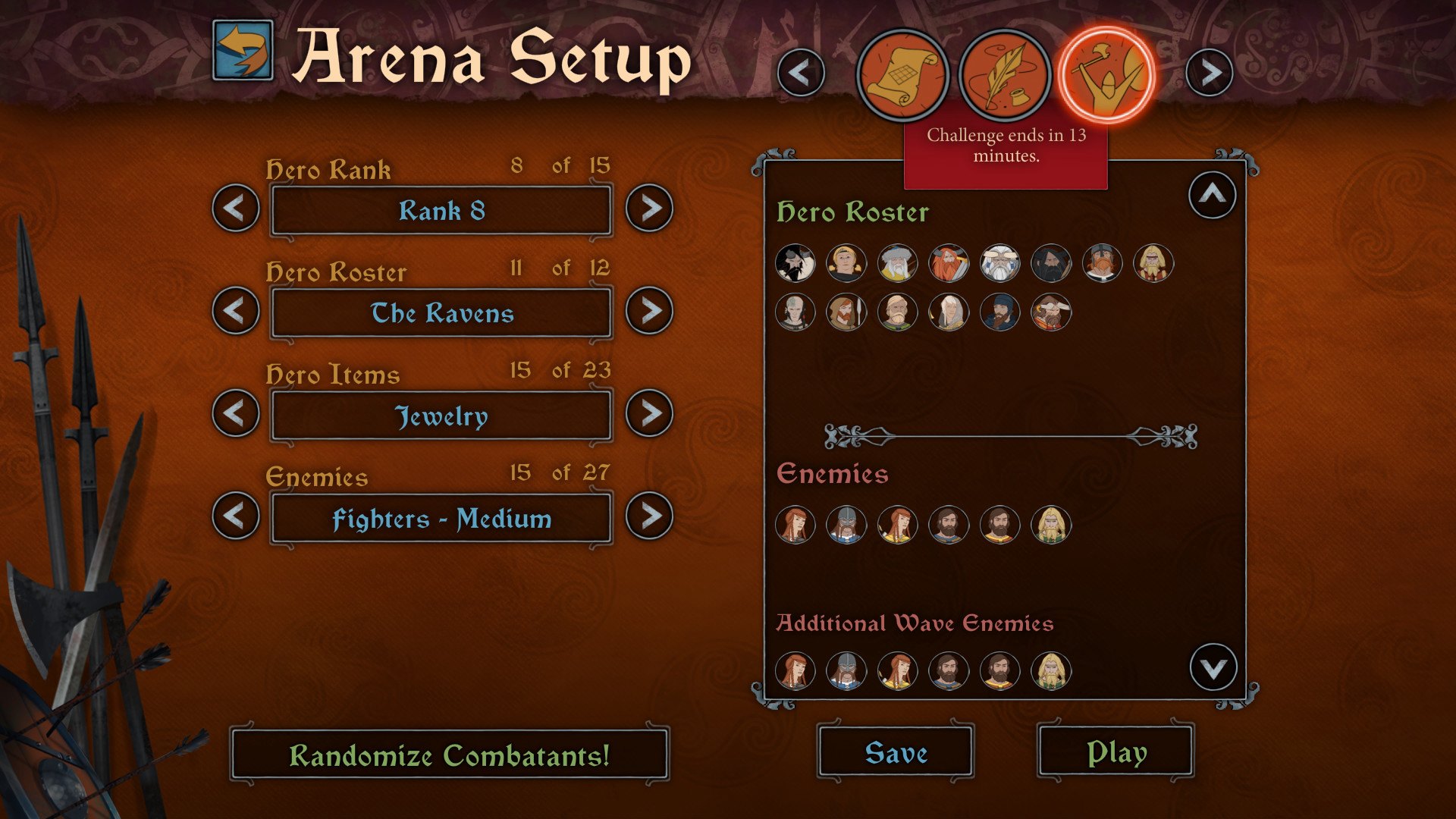Select the map scroll challenge icon
The height and width of the screenshot is (819, 1456).
click(x=902, y=75)
